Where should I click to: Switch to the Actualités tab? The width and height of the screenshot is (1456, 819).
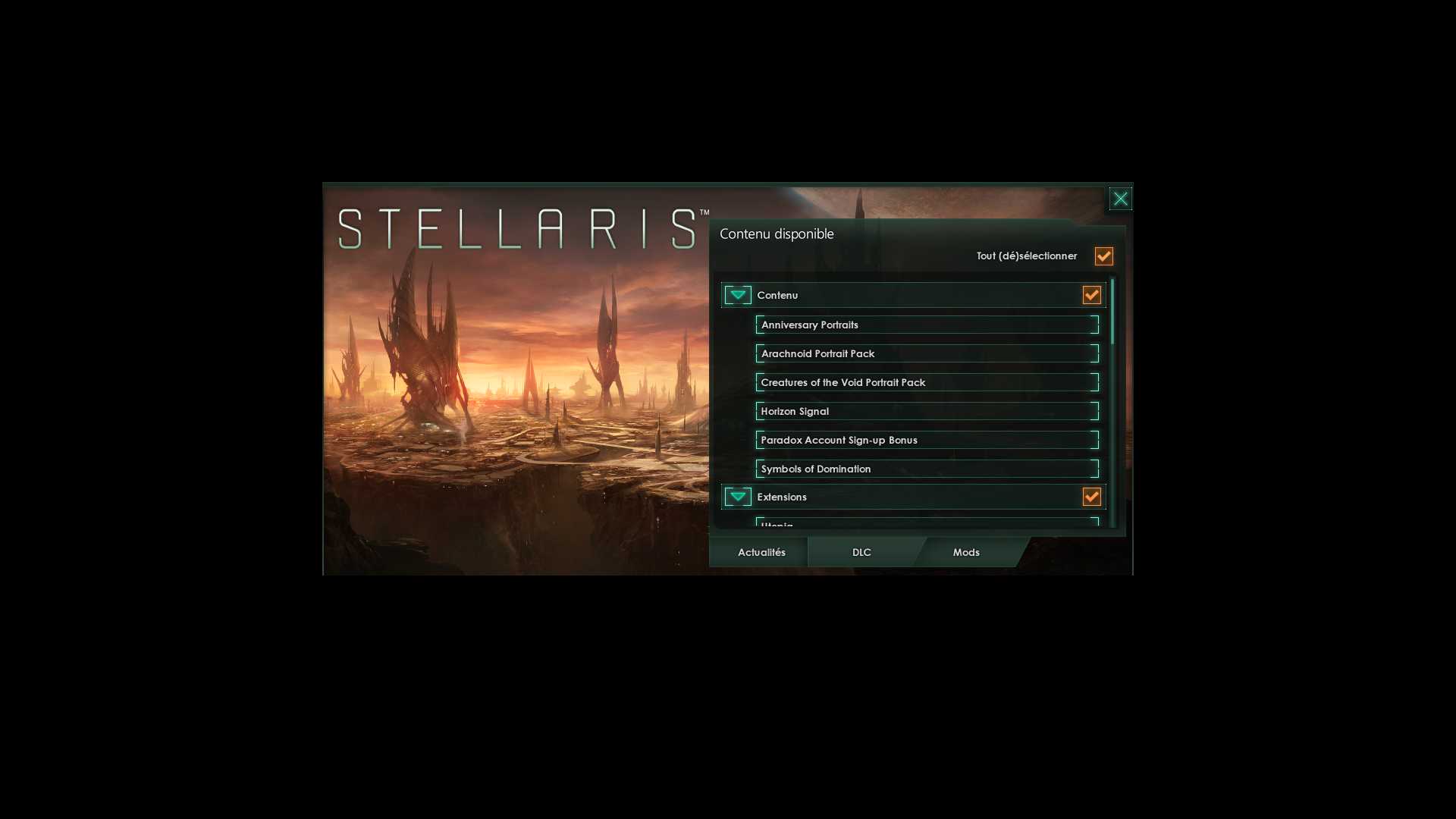pyautogui.click(x=761, y=552)
